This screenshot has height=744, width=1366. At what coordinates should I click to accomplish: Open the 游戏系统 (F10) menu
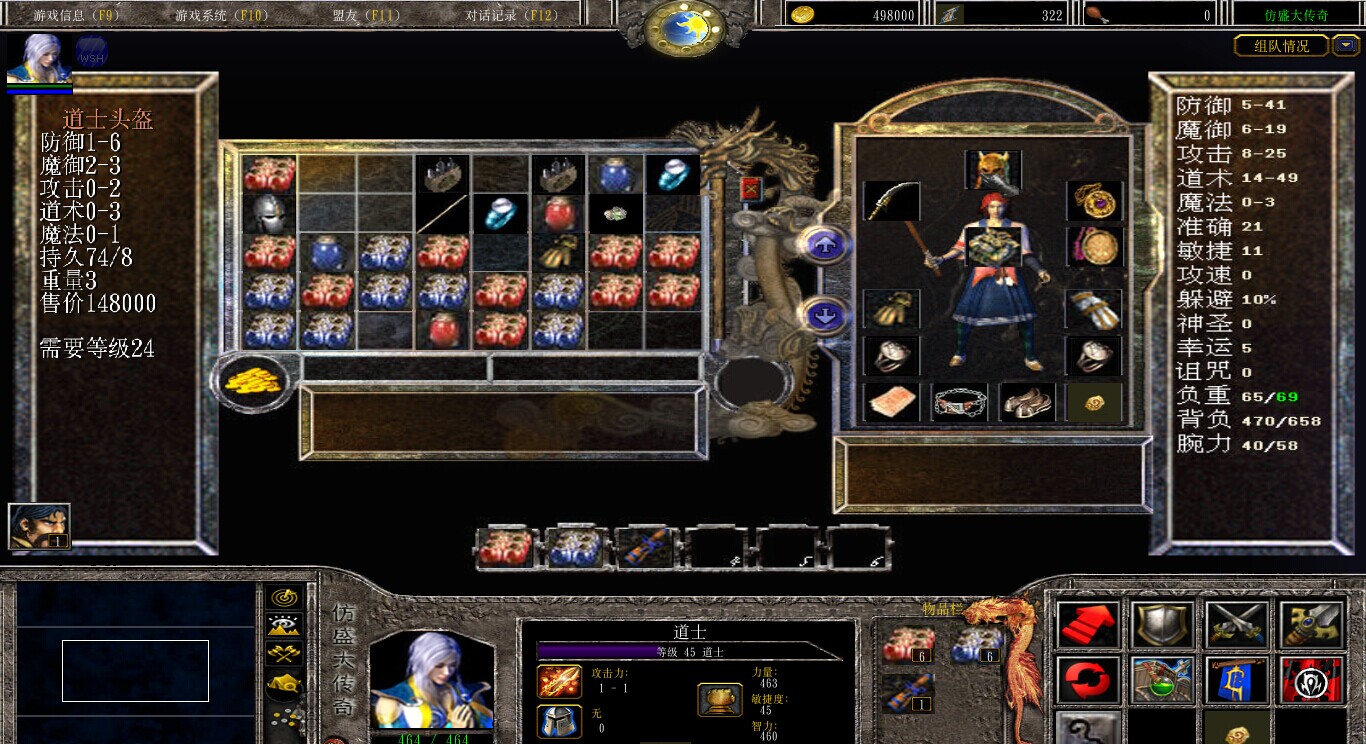[213, 15]
